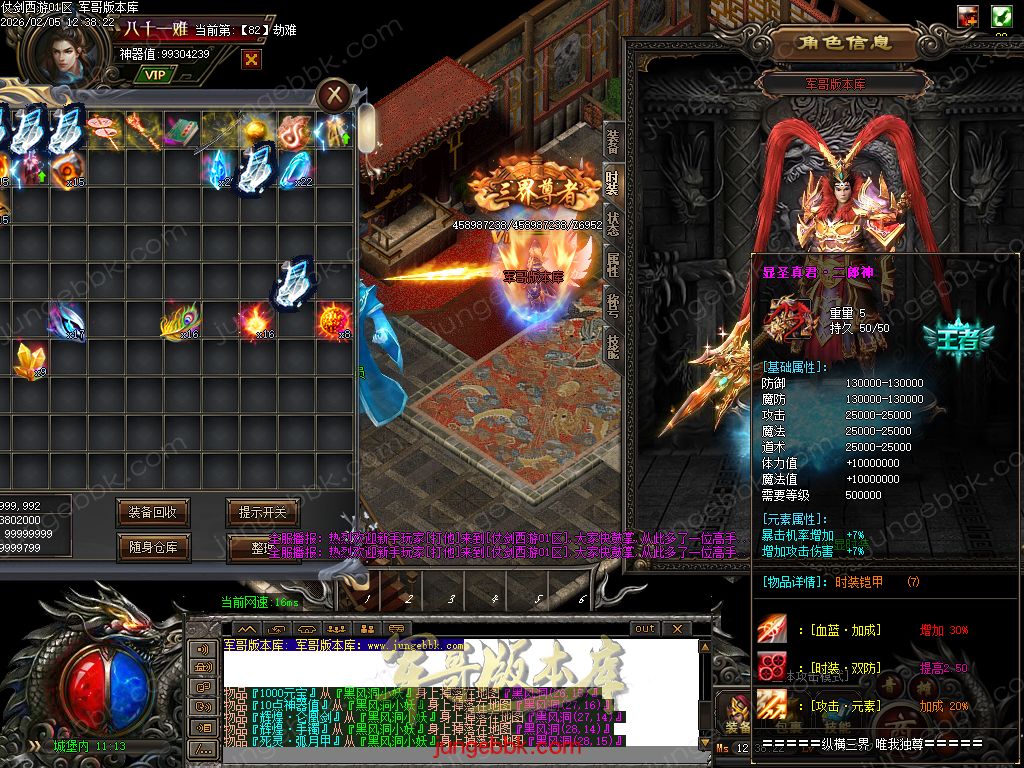The image size is (1024, 768).
Task: Open the 随身仓库 portable warehouse
Action: tap(152, 547)
